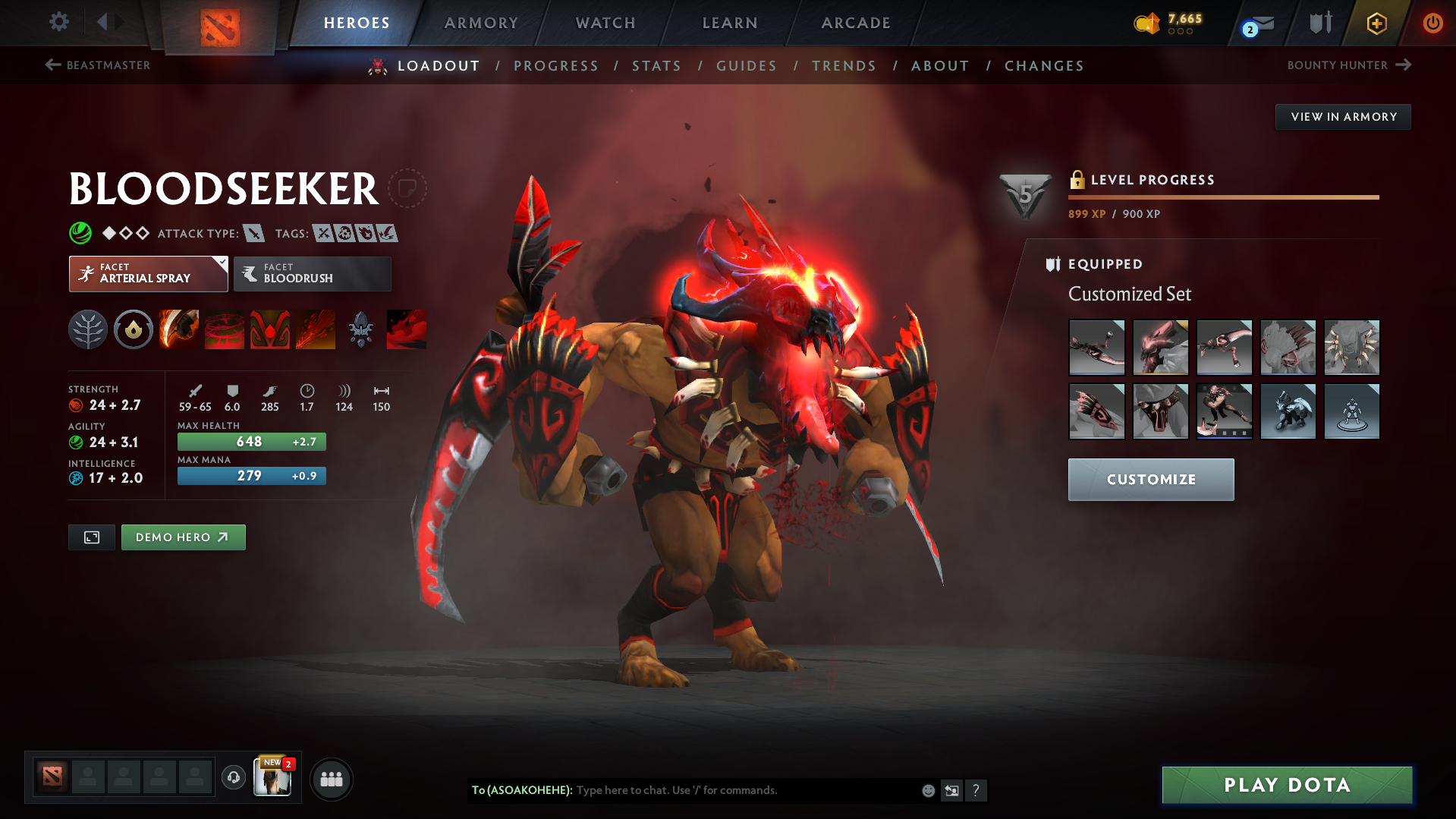View the Thirst ability icon
Screen dimensions: 1456x819
point(269,329)
